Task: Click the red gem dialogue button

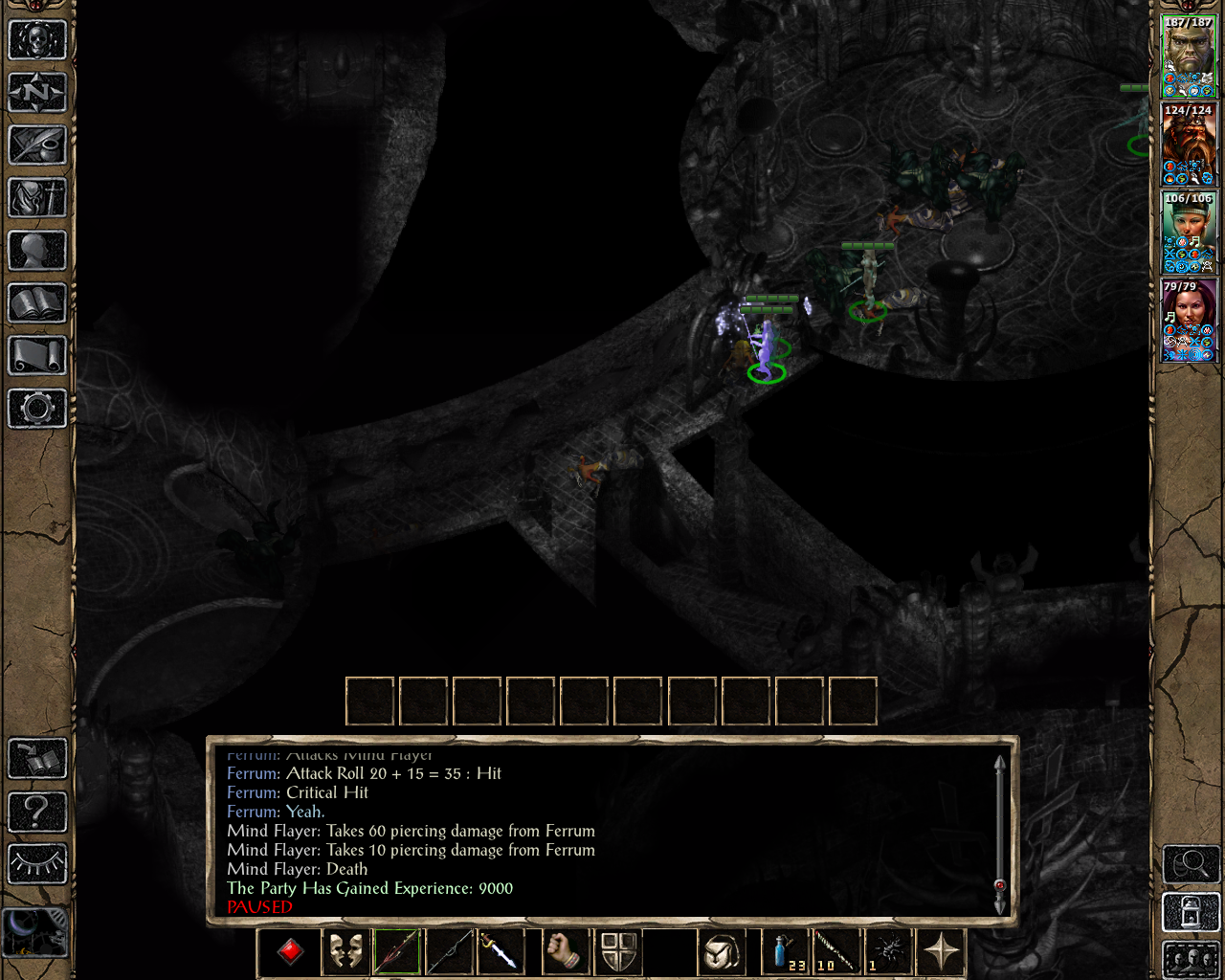Action: click(x=290, y=951)
